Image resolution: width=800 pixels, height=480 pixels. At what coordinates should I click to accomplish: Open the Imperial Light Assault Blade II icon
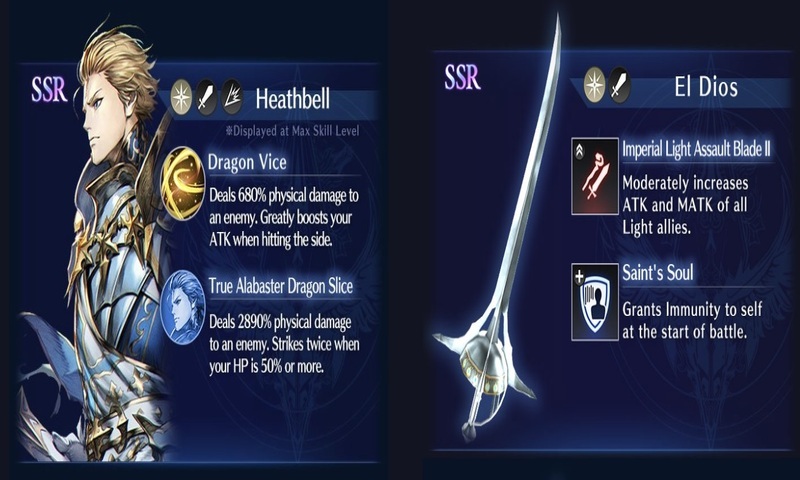point(594,177)
